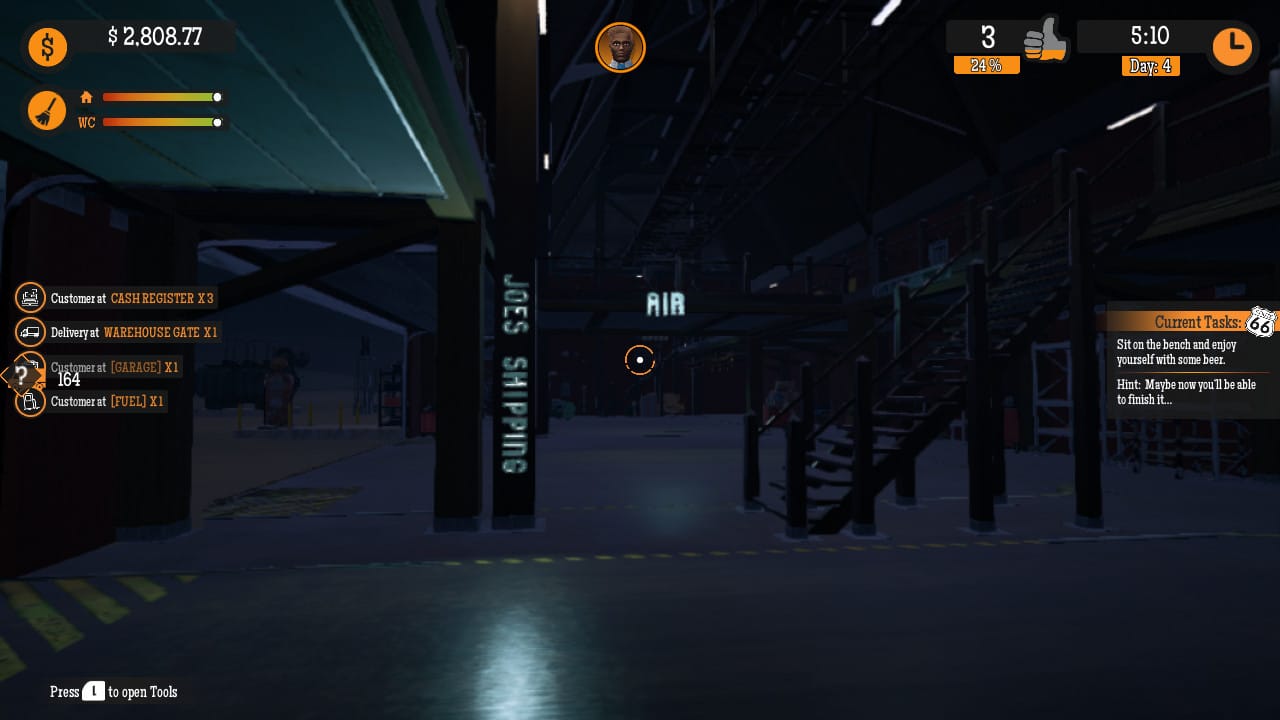1280x720 pixels.
Task: Click the cash register customer notification icon
Action: tap(30, 297)
